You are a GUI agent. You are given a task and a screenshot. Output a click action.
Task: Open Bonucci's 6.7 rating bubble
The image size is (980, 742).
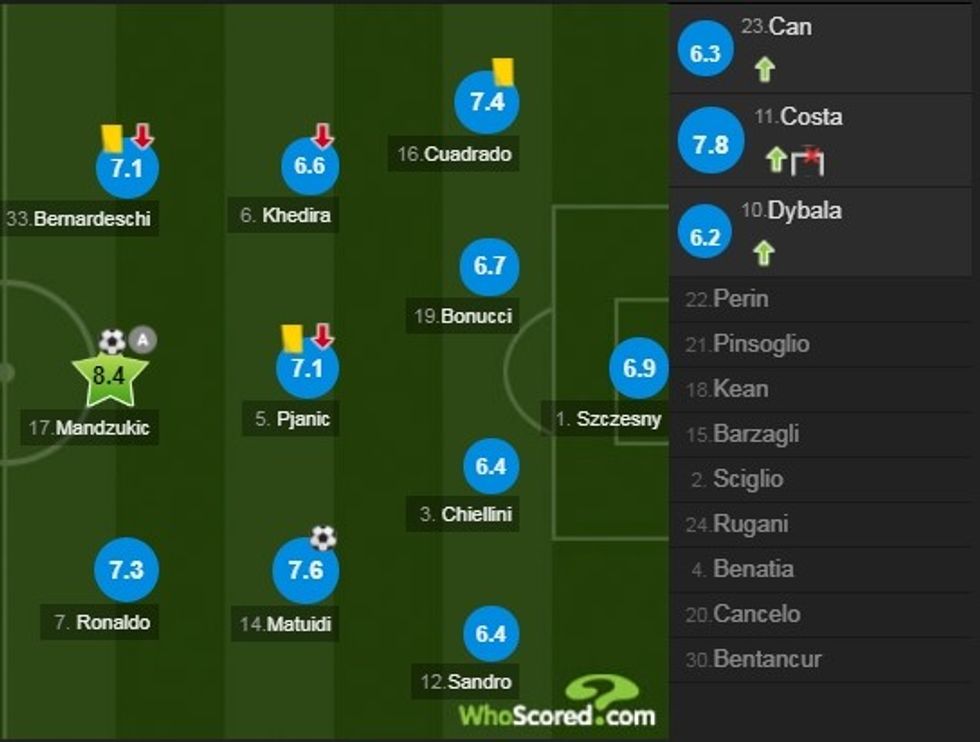490,266
